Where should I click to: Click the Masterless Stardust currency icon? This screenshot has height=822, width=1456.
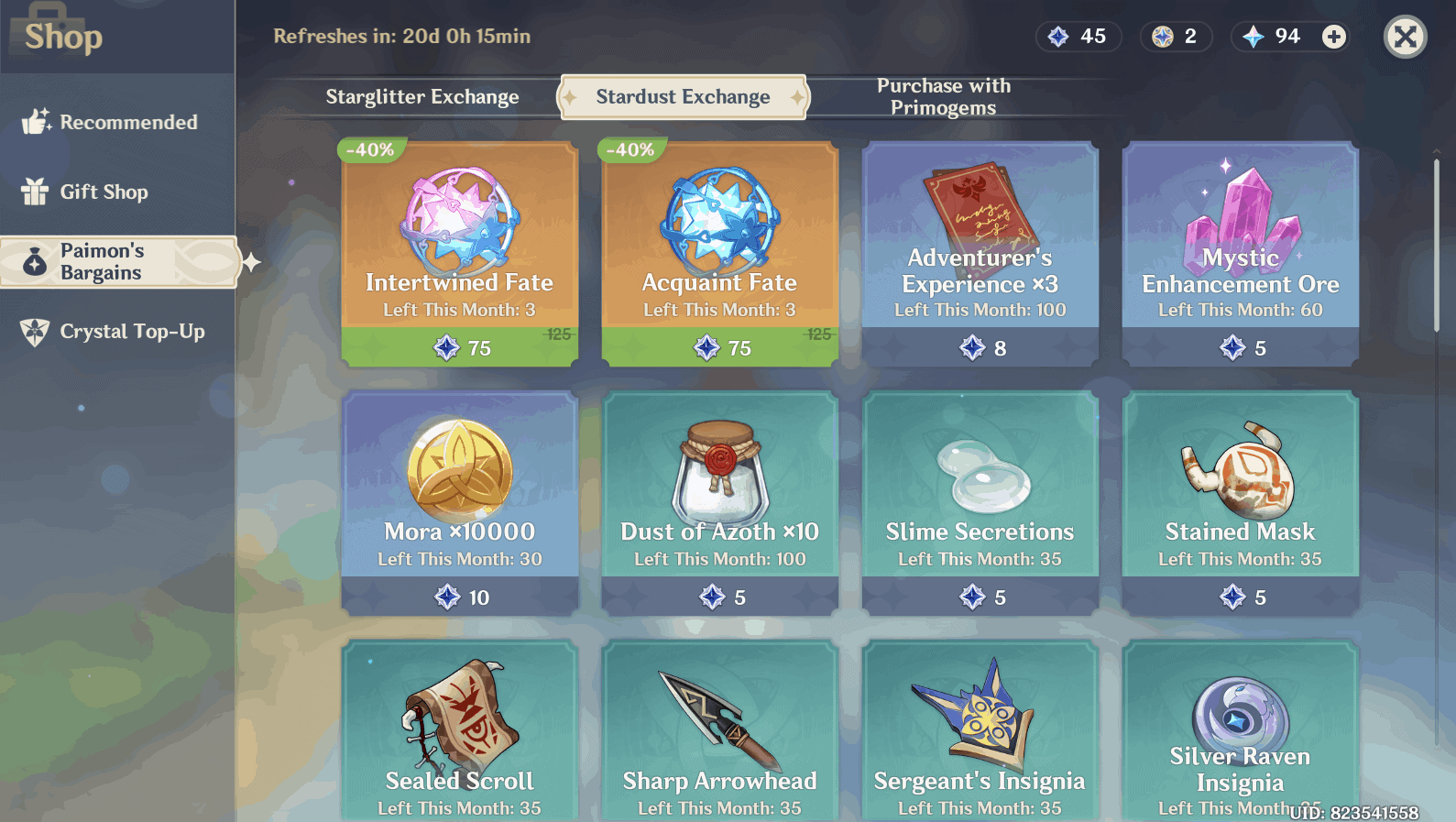tap(1059, 37)
